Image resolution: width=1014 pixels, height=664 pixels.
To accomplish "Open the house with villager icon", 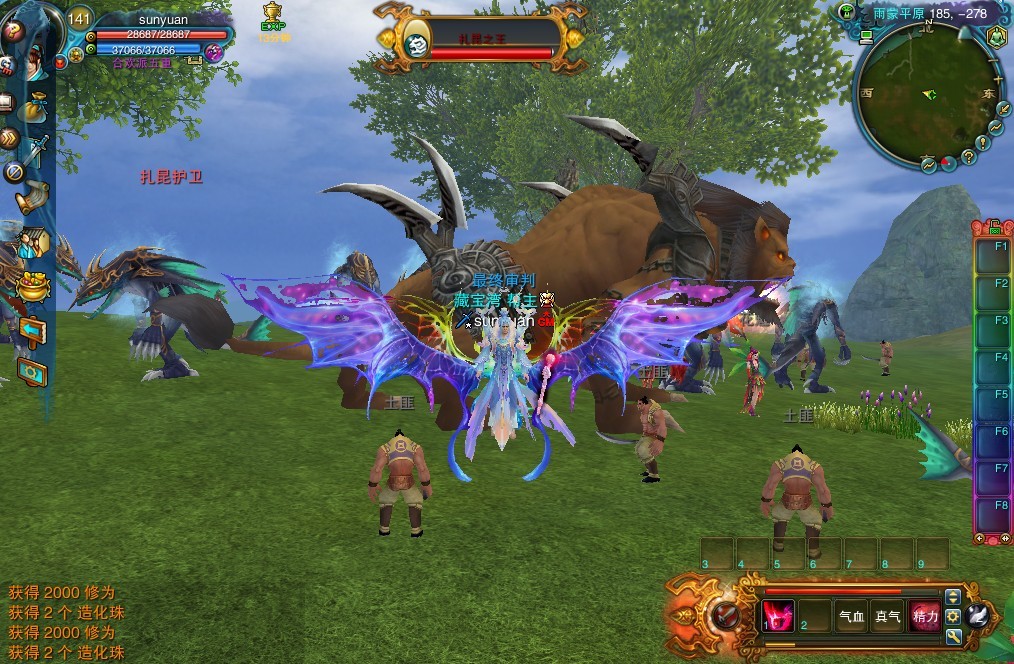I will (x=33, y=241).
